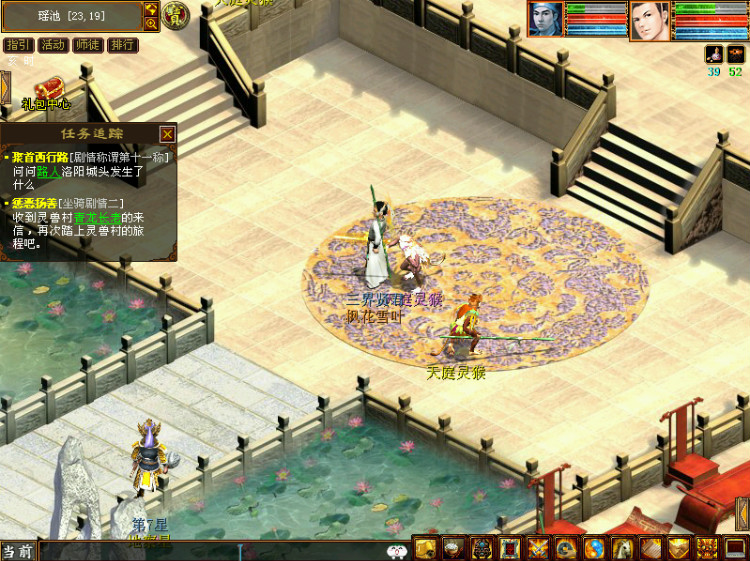The height and width of the screenshot is (561, 750).
Task: Select the blue-headband character portrait
Action: pos(546,20)
